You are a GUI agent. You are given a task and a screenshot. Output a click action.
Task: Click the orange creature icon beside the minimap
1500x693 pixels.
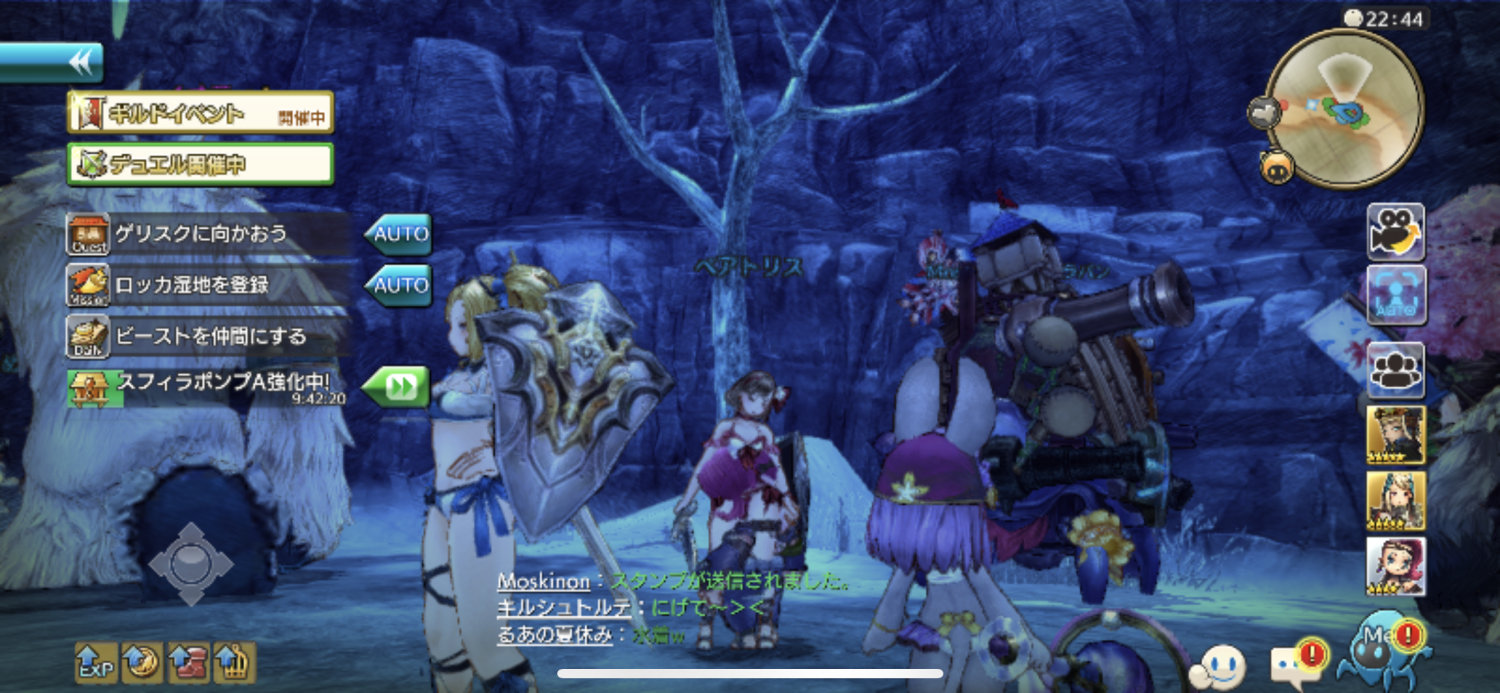point(1277,165)
